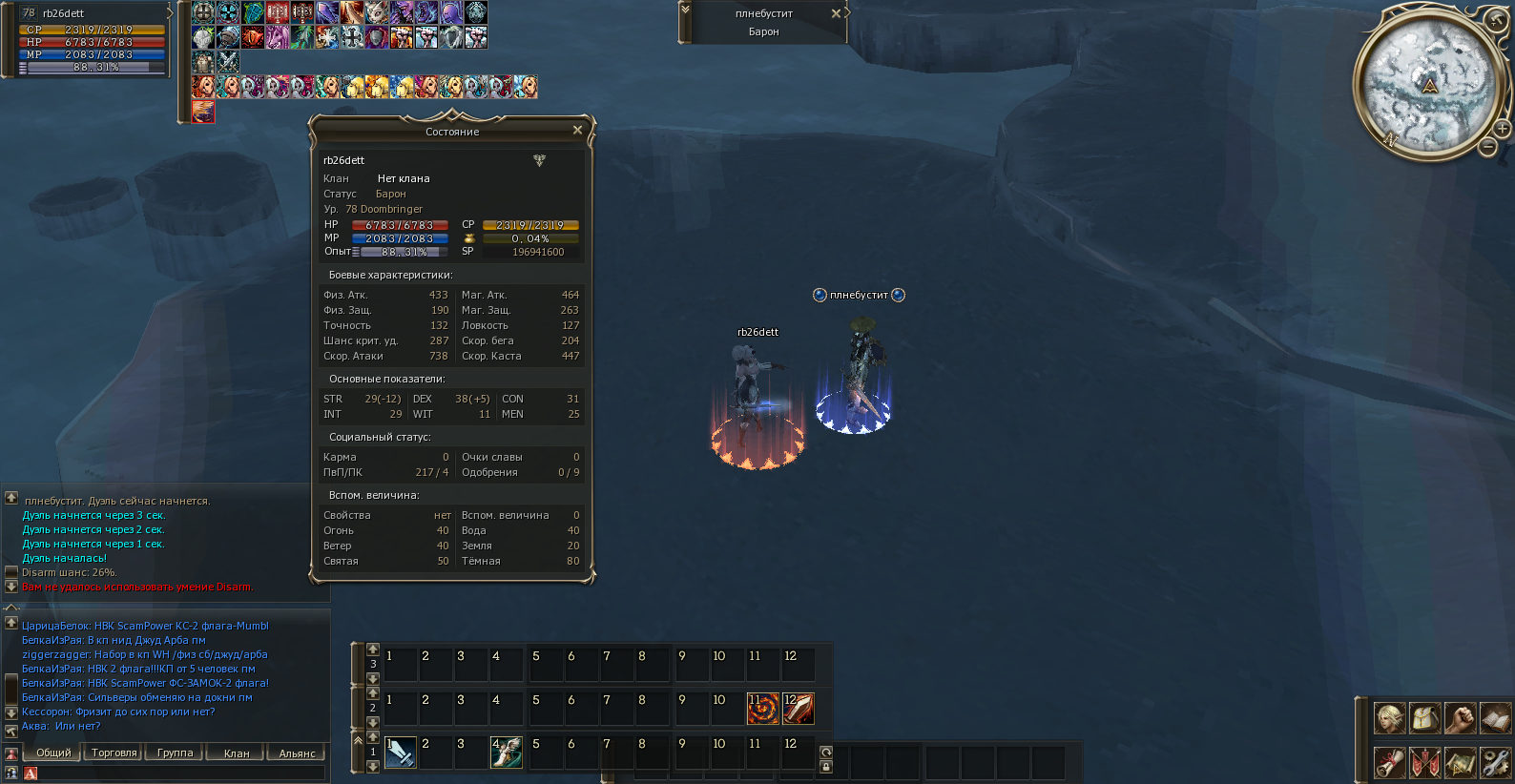The height and width of the screenshot is (784, 1515).
Task: Switch to the Торговля chat tab
Action: pos(114,753)
